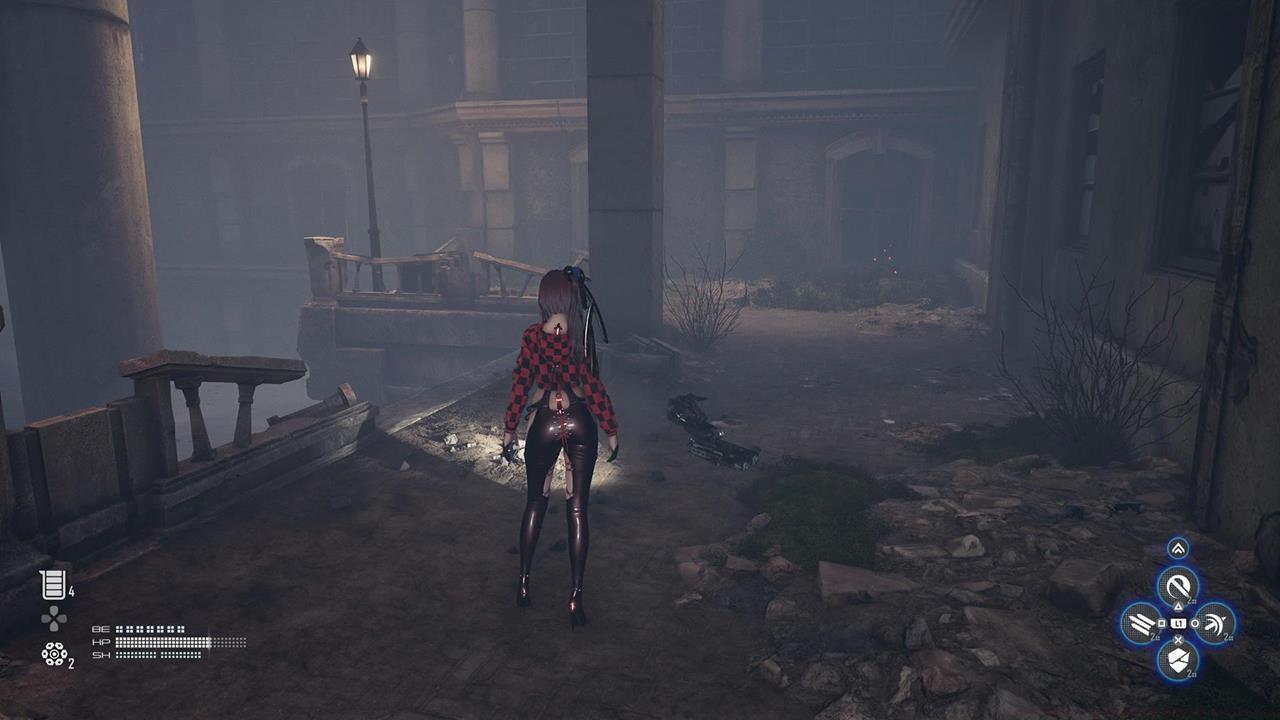Click the Cross button prompt on the wheel
1280x720 pixels.
click(1178, 639)
